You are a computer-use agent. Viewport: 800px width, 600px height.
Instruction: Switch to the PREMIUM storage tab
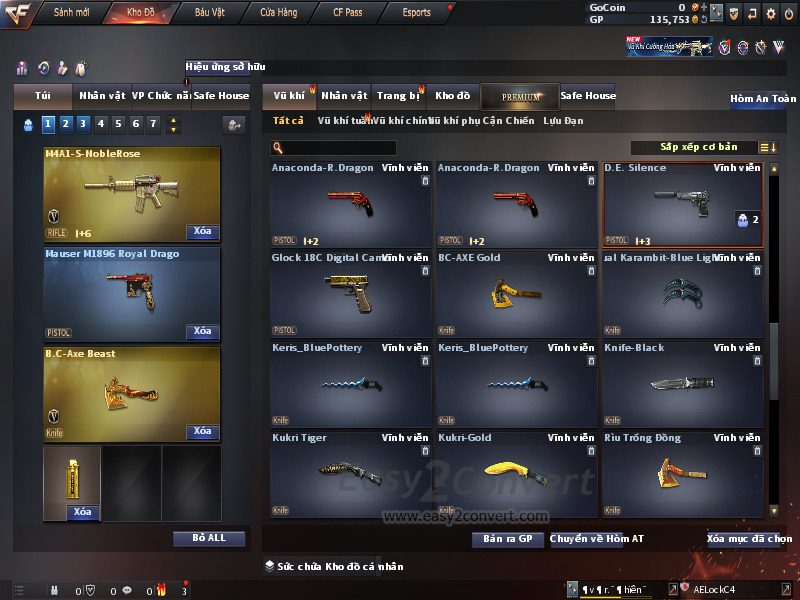pyautogui.click(x=520, y=96)
